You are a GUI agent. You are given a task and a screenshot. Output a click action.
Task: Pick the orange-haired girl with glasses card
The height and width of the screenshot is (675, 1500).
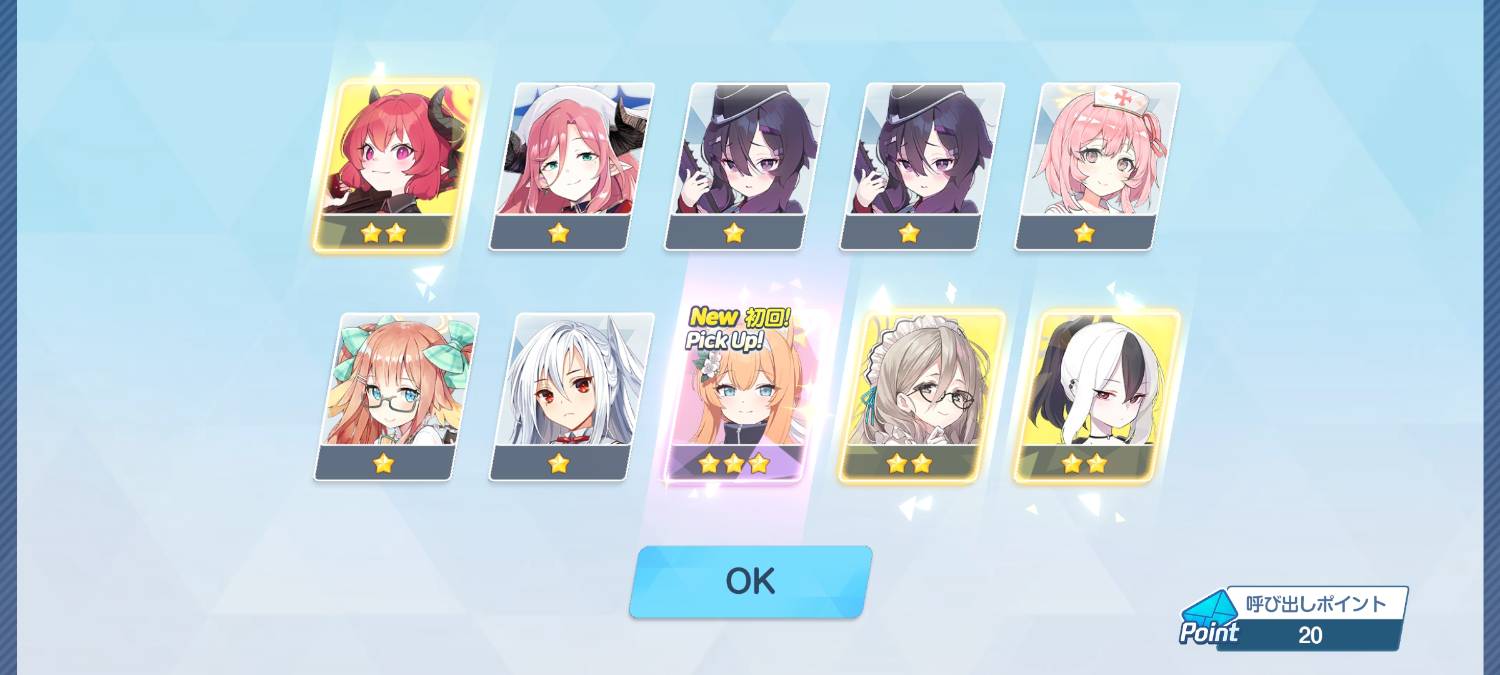(x=396, y=395)
